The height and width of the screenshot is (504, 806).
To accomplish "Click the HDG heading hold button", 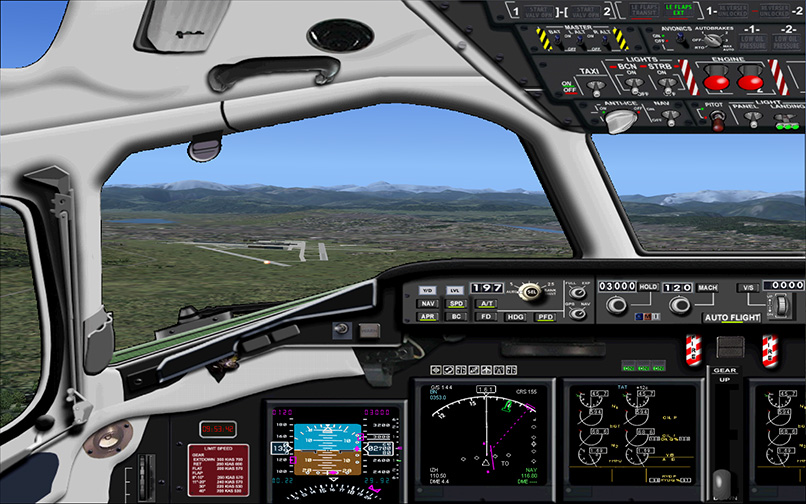I will click(516, 317).
